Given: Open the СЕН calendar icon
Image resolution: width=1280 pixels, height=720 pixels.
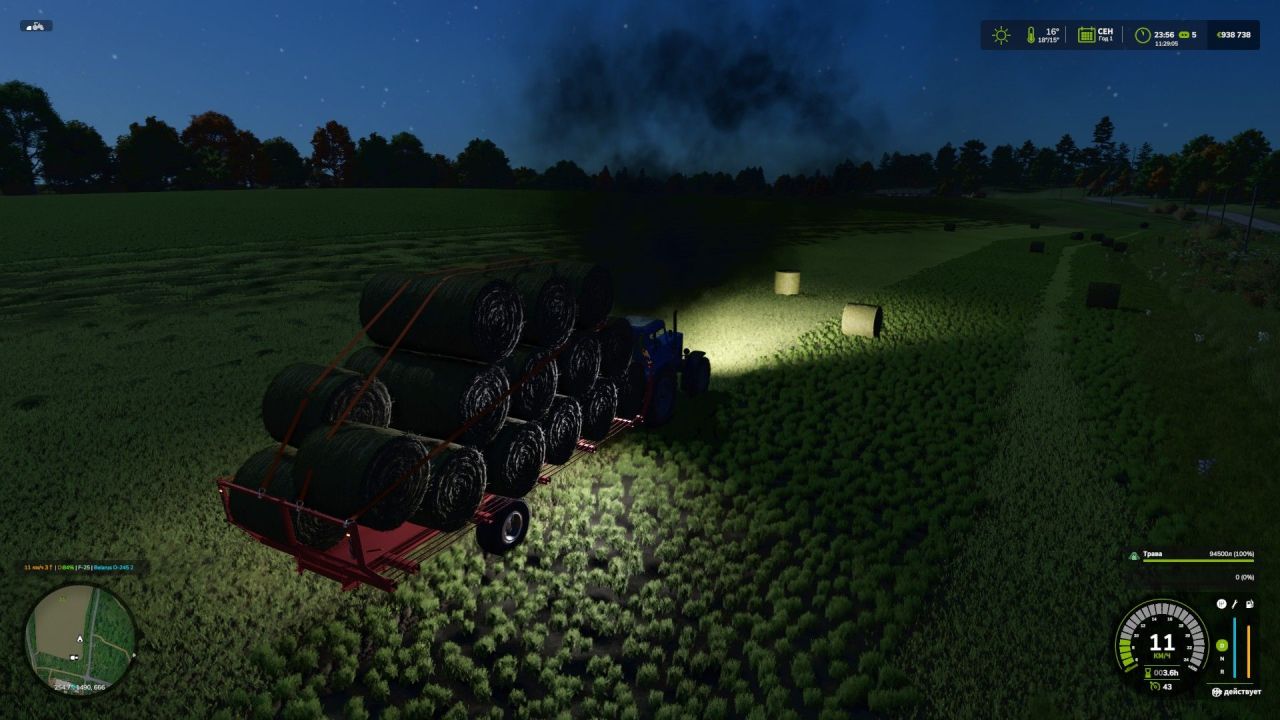Looking at the screenshot, I should pyautogui.click(x=1085, y=34).
